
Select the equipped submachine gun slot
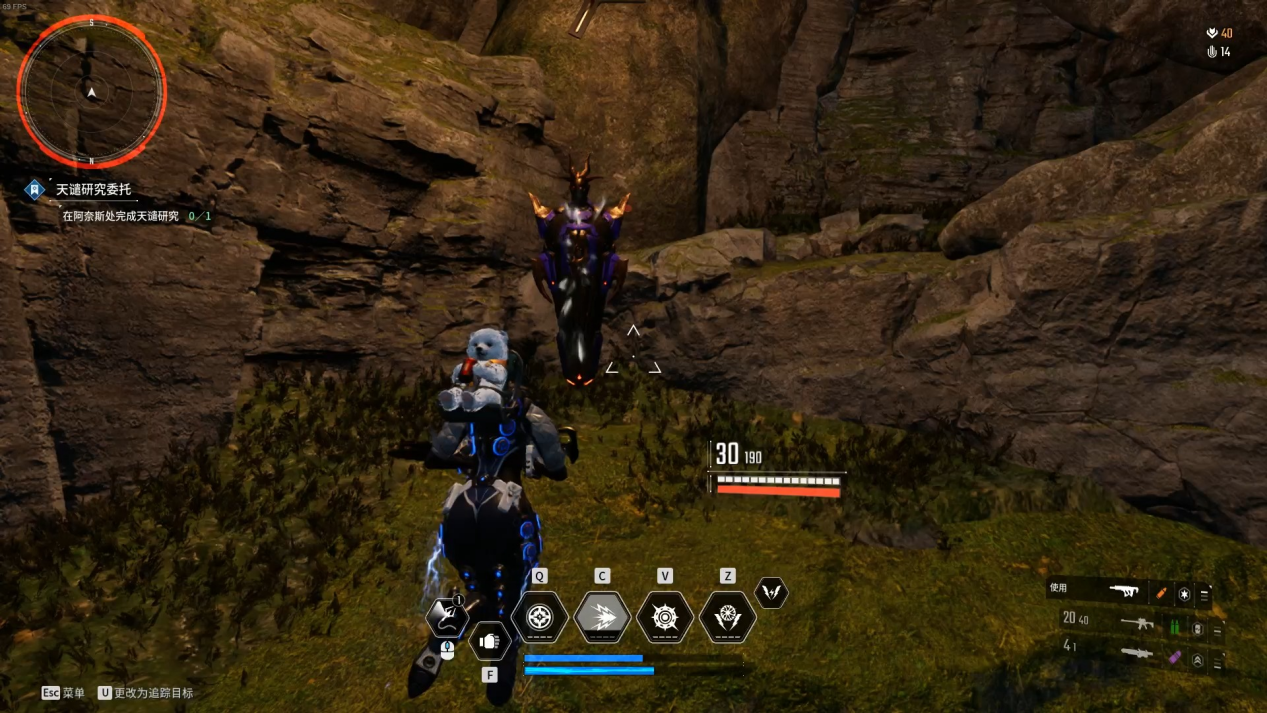(1126, 591)
